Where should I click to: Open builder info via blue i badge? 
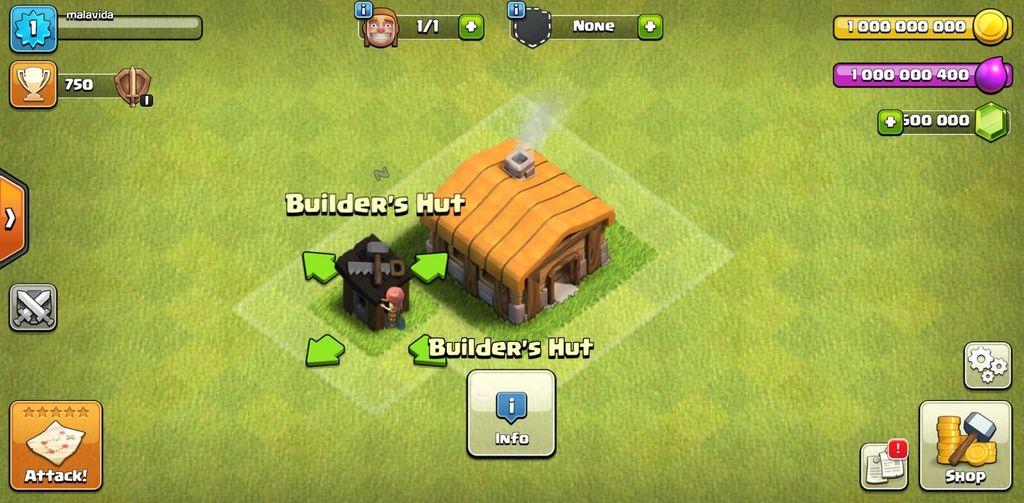click(x=364, y=11)
